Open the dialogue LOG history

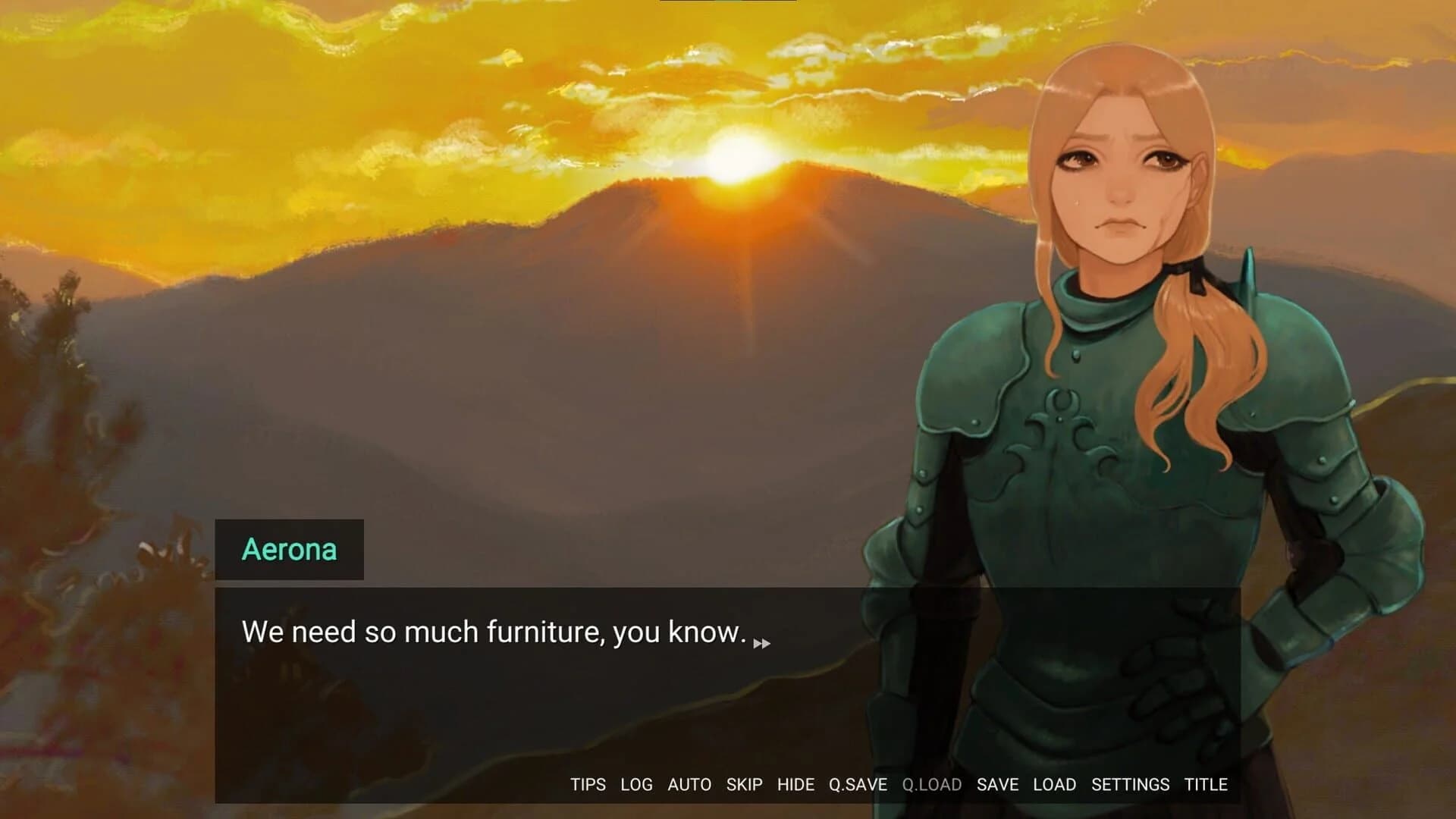(636, 785)
